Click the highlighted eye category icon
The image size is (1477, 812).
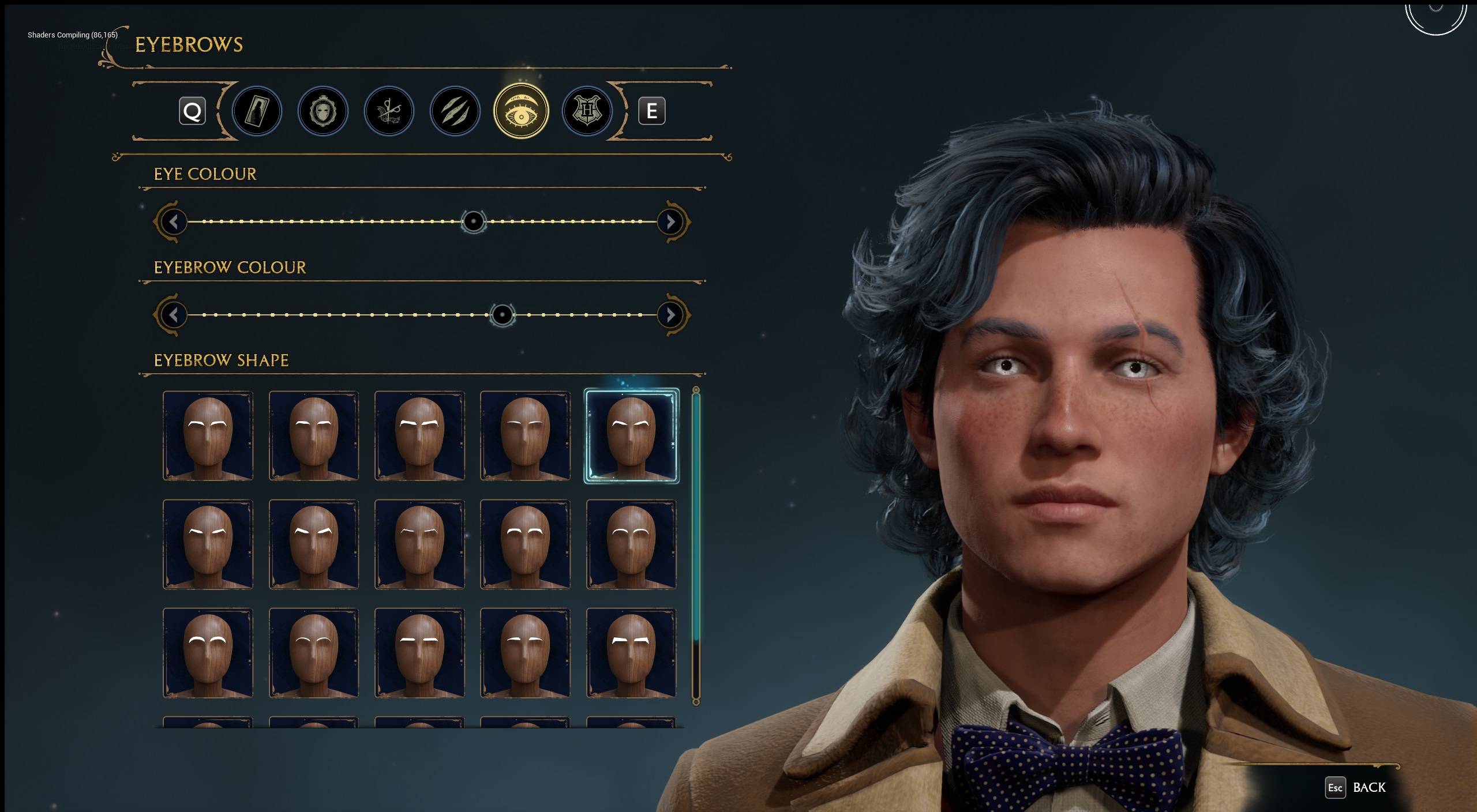click(520, 111)
